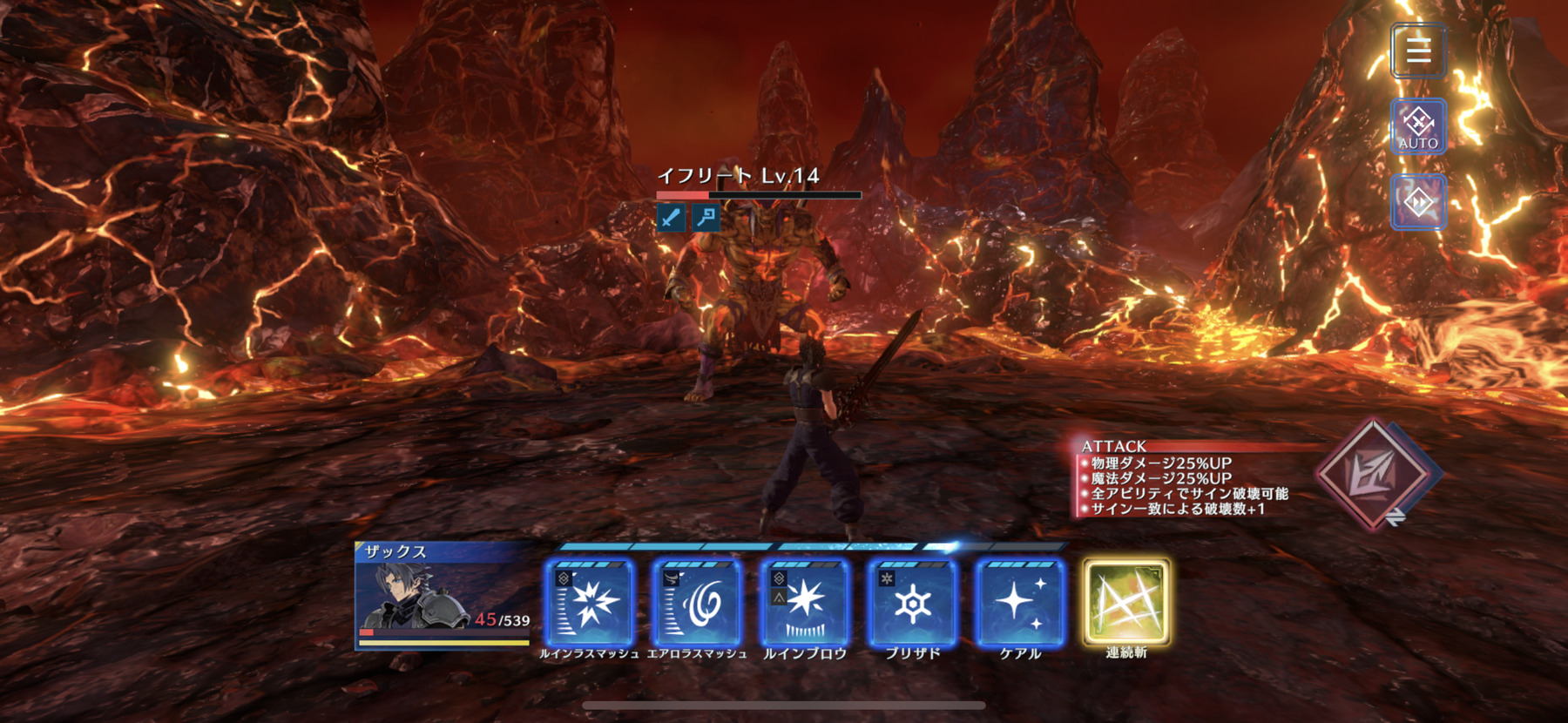Trigger the 連続斬 limit break
Viewport: 1568px width, 723px height.
tap(1126, 603)
